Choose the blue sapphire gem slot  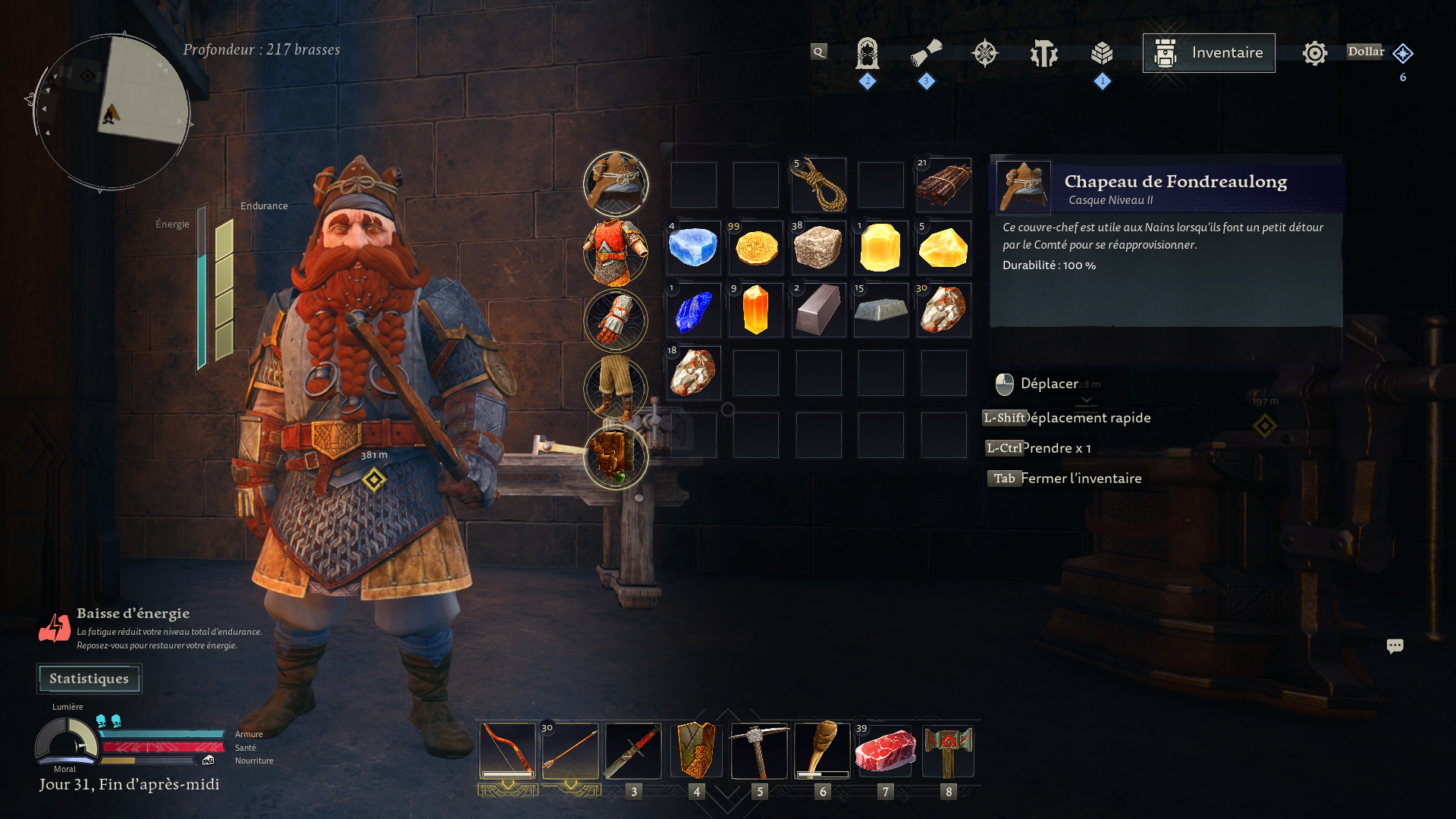point(694,310)
